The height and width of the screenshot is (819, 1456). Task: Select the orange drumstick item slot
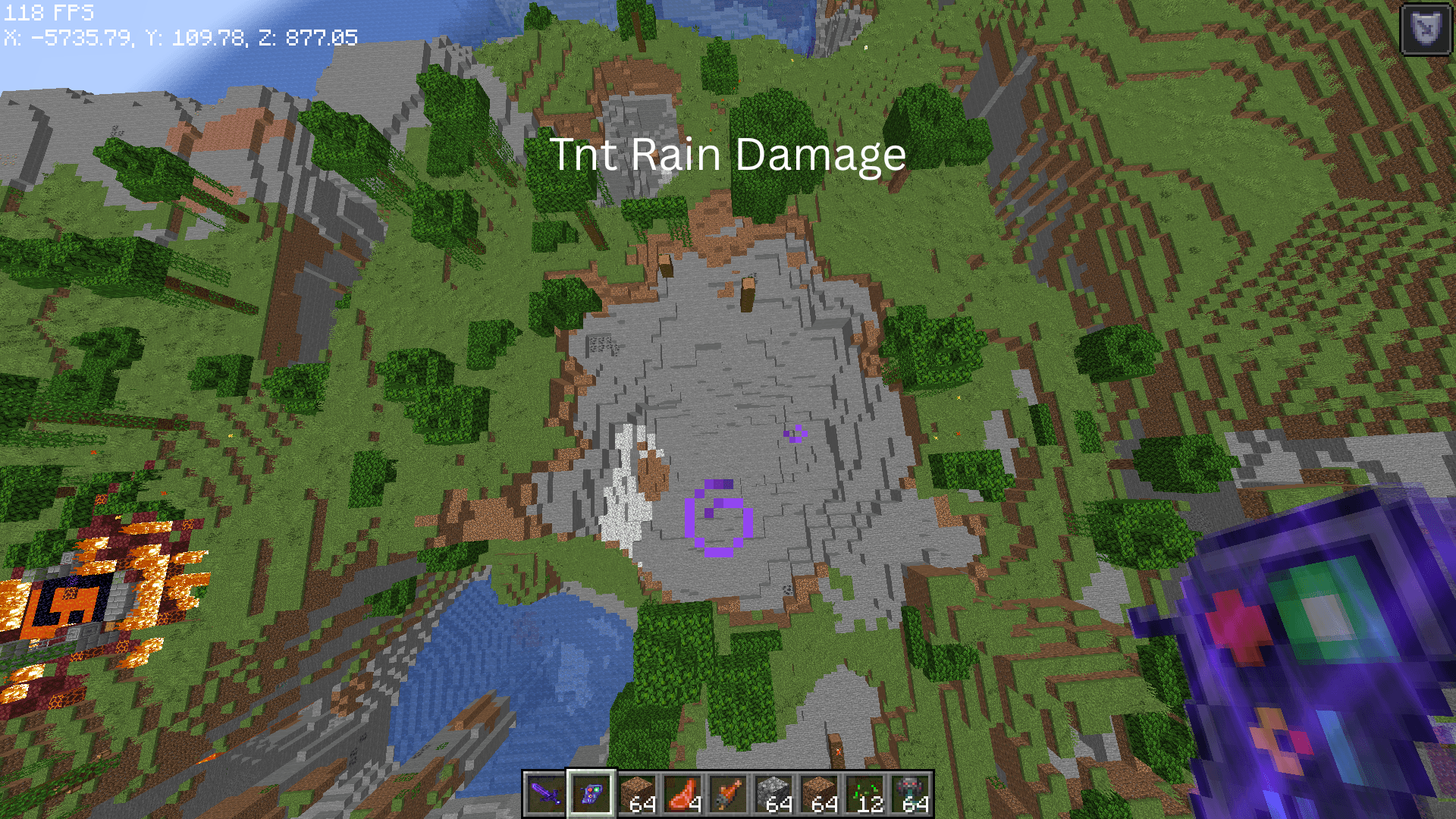pyautogui.click(x=728, y=794)
